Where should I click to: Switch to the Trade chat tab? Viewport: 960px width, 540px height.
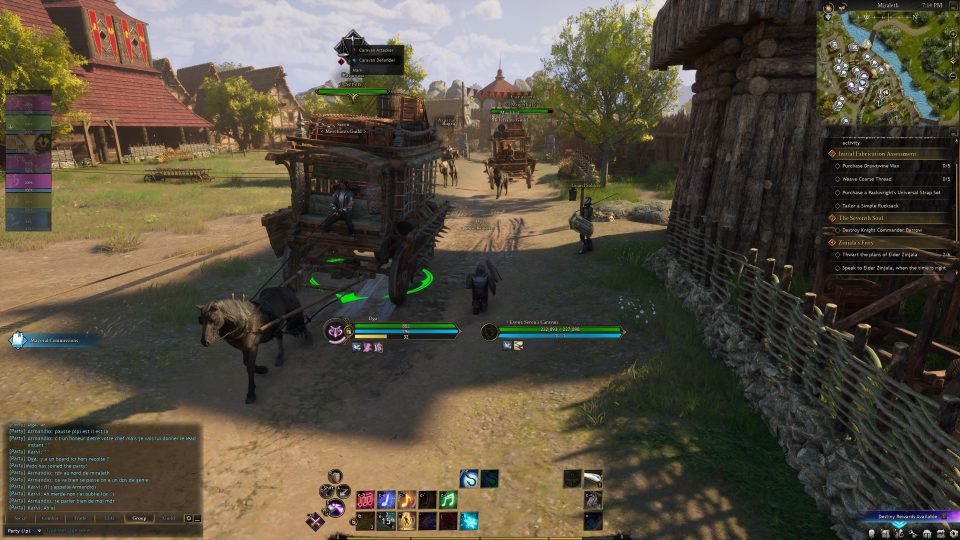(x=79, y=518)
